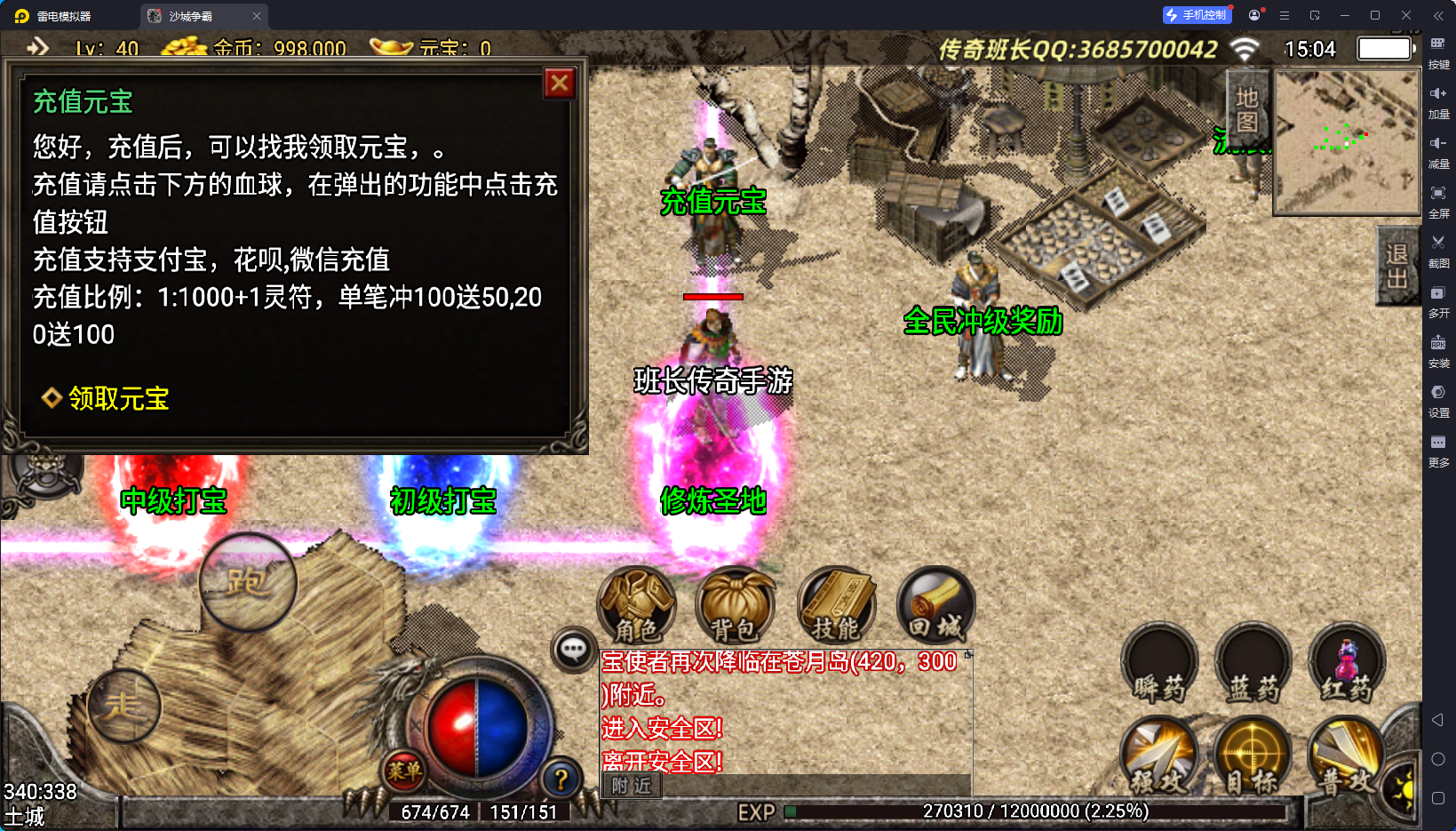Open the question mark help button
The height and width of the screenshot is (831, 1456).
[x=561, y=779]
